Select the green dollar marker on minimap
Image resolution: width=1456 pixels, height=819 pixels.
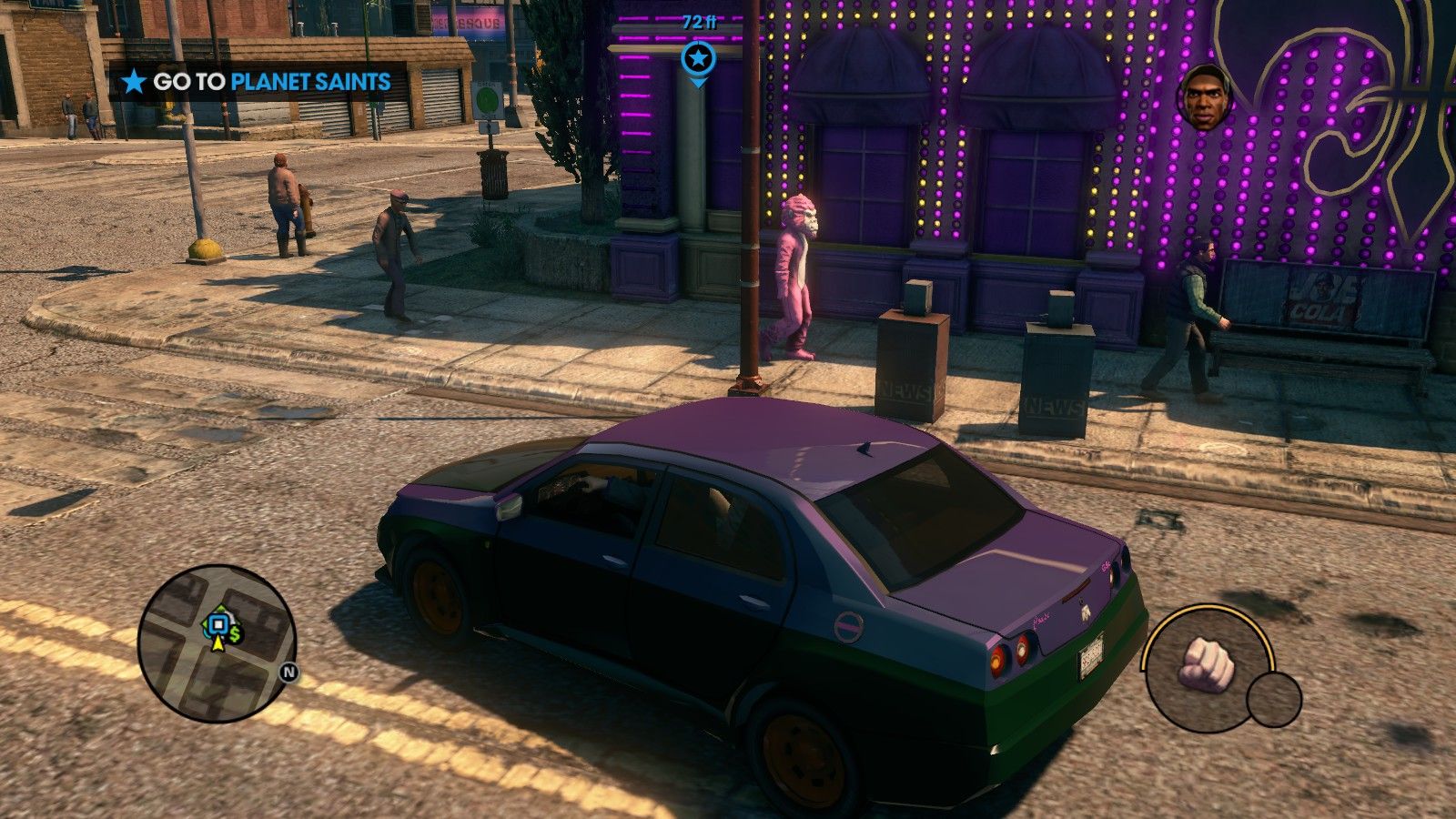point(236,633)
